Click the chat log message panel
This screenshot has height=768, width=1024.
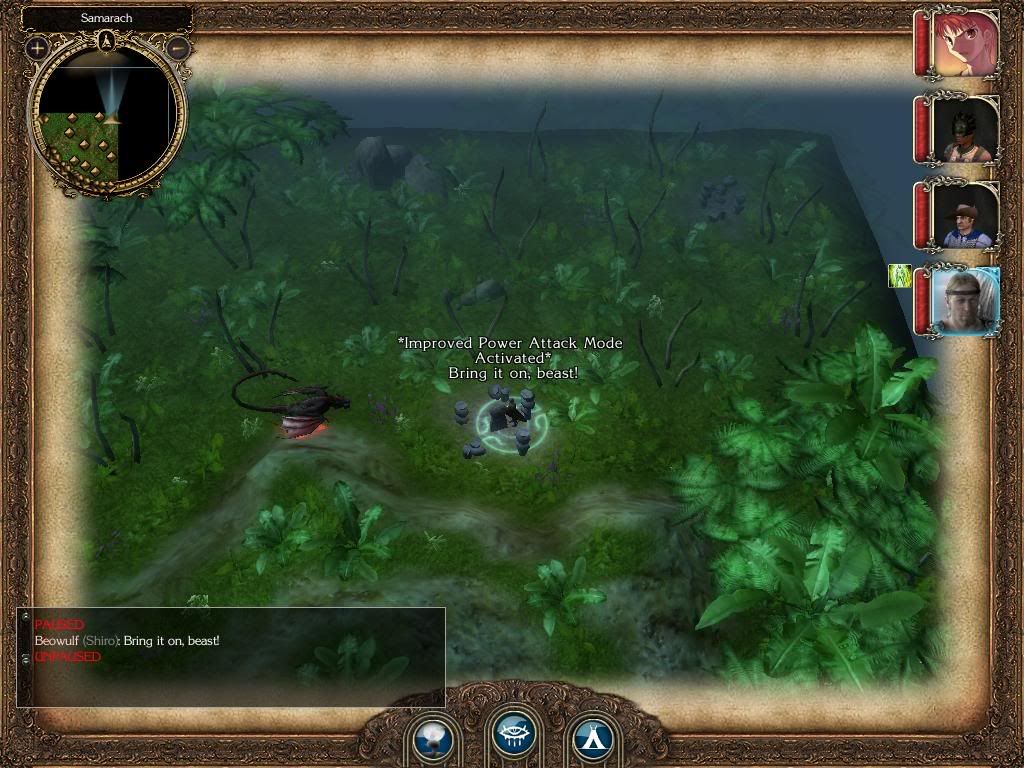(x=232, y=655)
